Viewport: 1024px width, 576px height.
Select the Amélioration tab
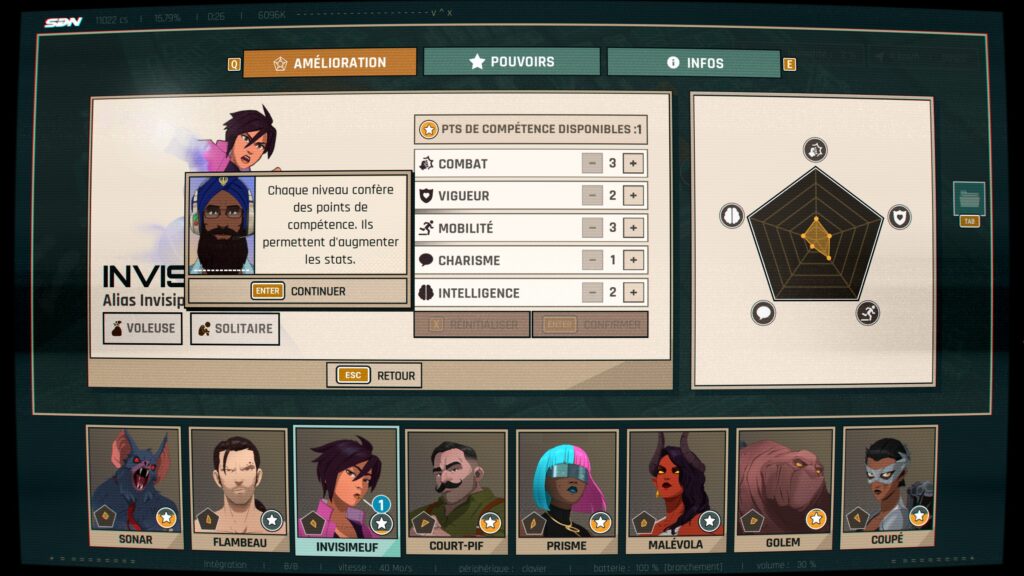pyautogui.click(x=329, y=63)
